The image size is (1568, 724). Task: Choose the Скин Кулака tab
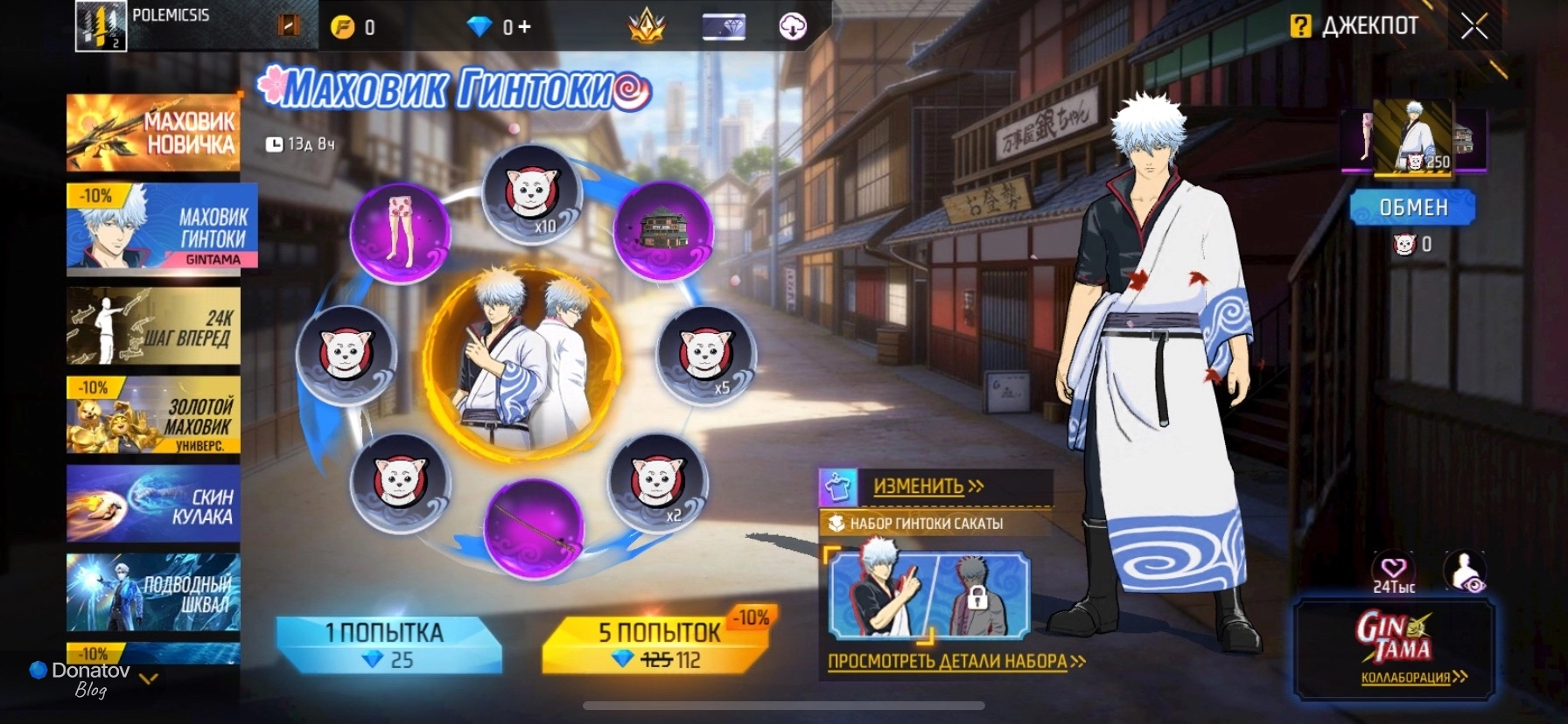(153, 505)
